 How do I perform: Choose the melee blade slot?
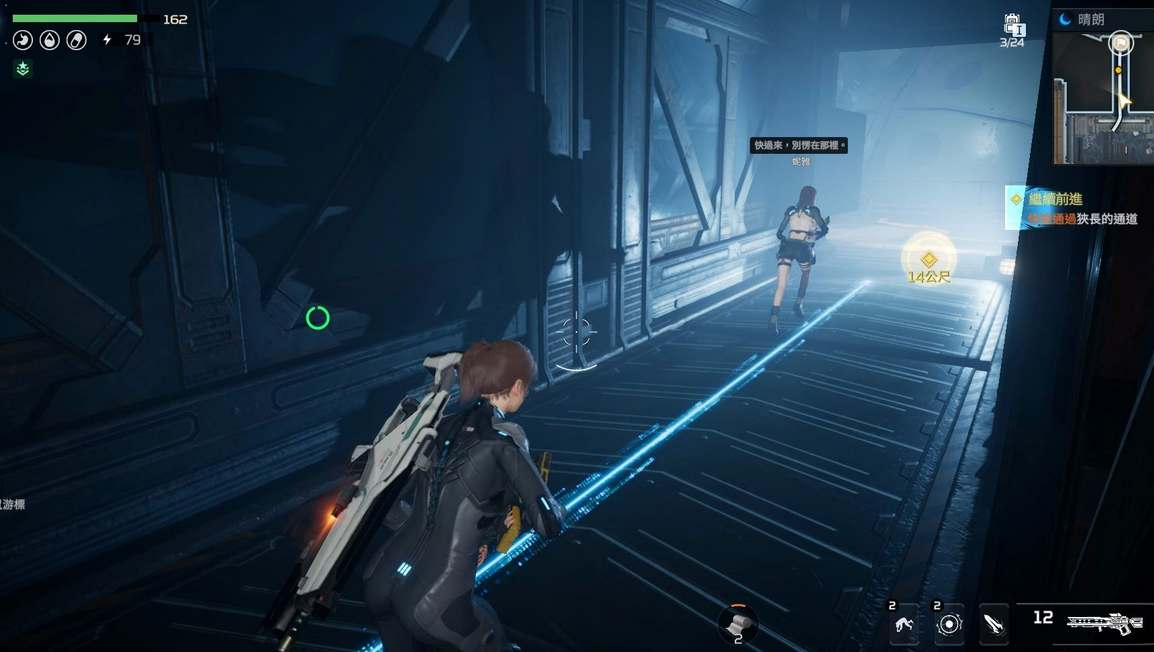[x=993, y=624]
